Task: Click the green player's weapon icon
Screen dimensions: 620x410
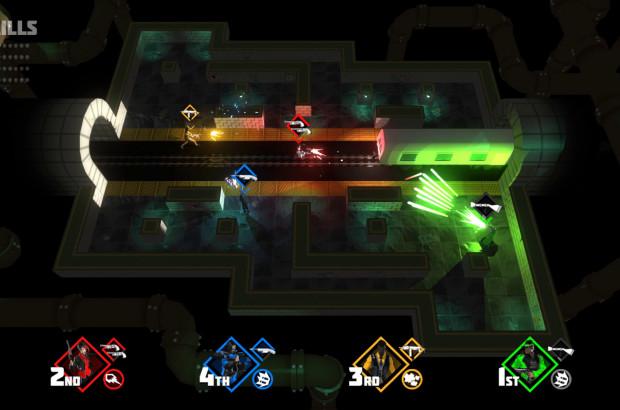Action: (562, 349)
